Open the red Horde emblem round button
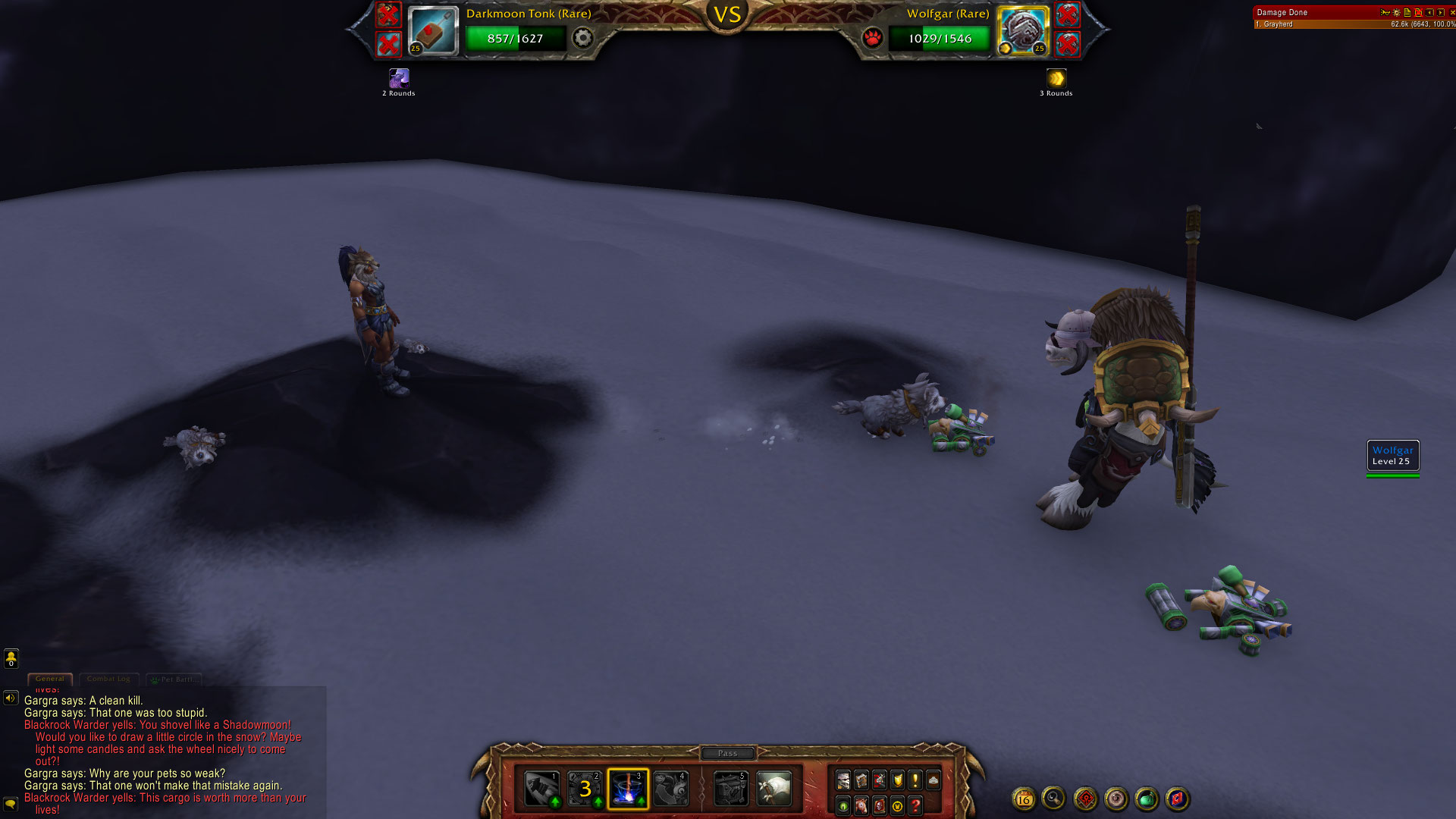This screenshot has width=1456, height=819. (1085, 799)
